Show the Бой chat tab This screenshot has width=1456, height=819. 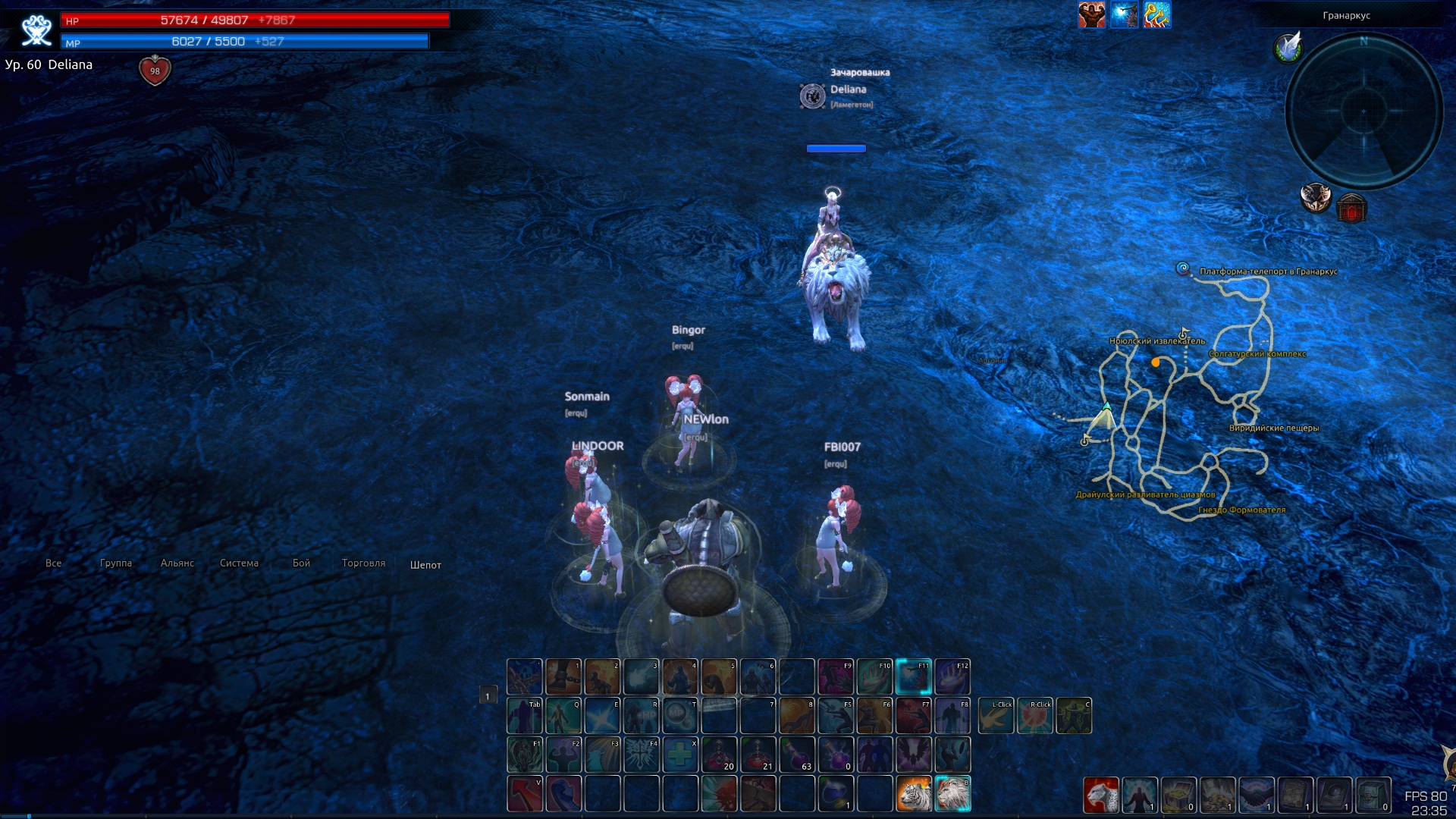click(301, 563)
